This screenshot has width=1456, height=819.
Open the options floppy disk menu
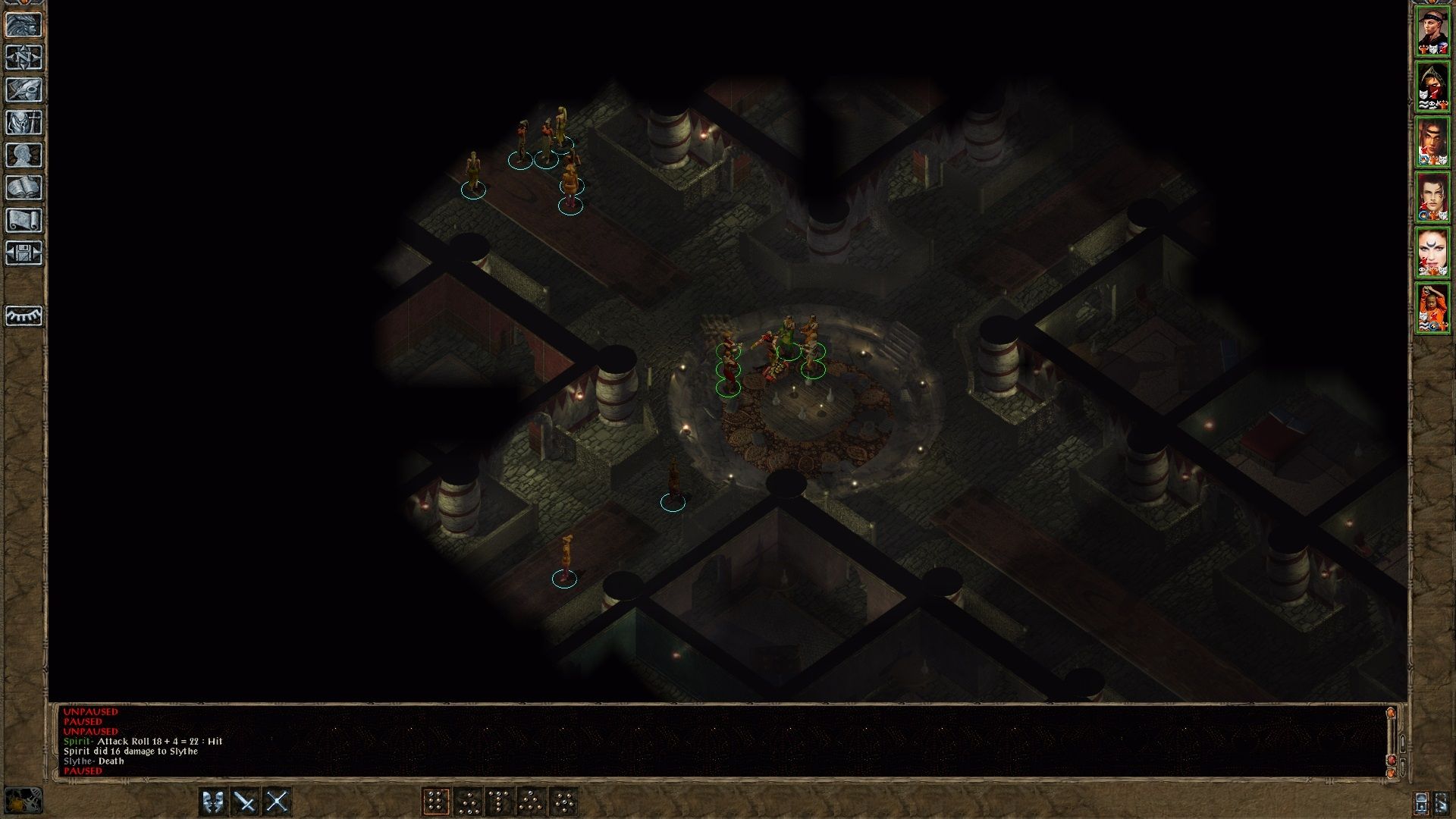24,253
